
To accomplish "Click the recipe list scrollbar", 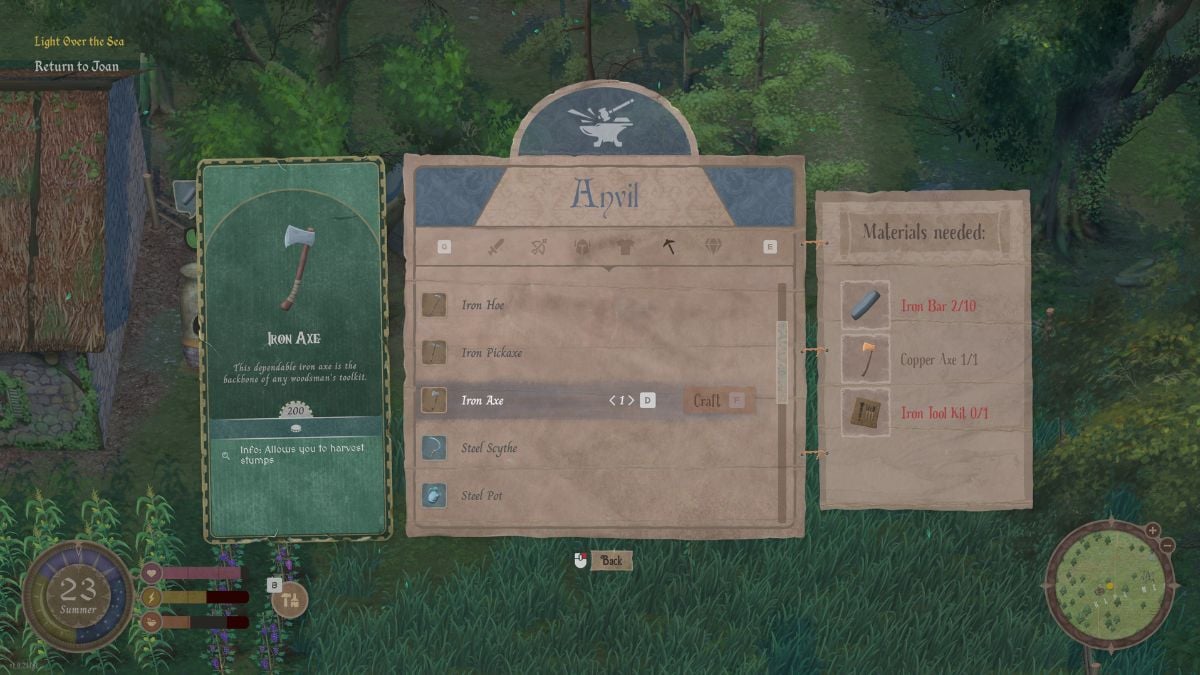I will pyautogui.click(x=782, y=360).
